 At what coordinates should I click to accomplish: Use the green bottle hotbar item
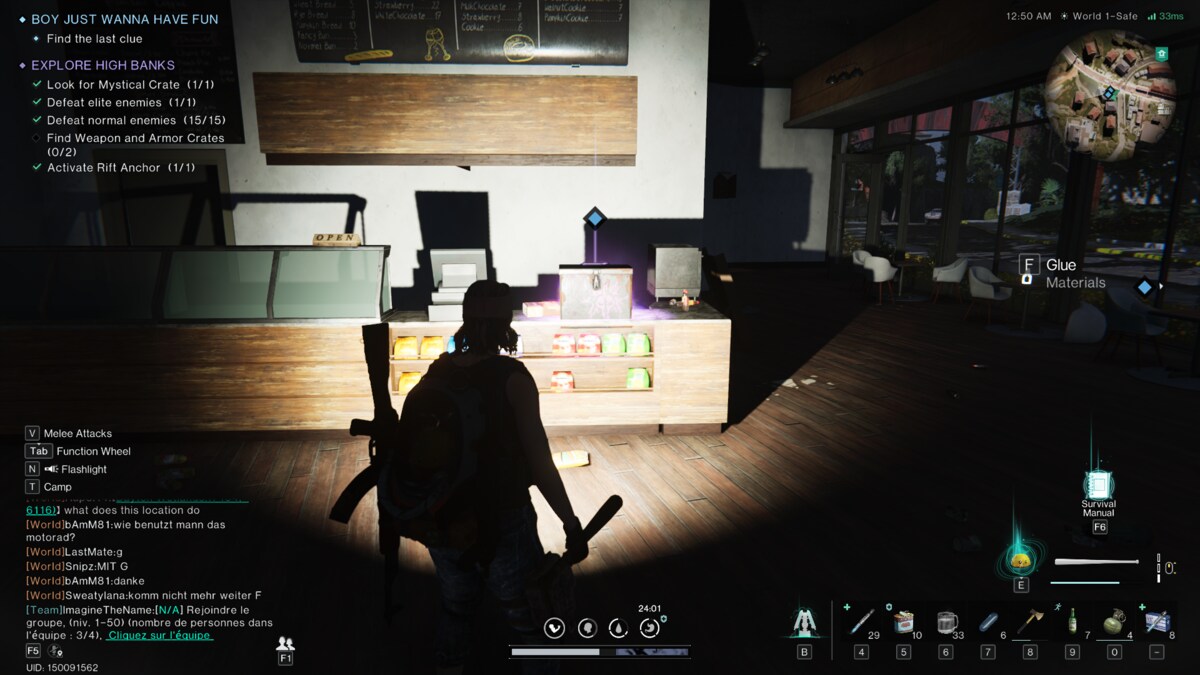point(1072,622)
